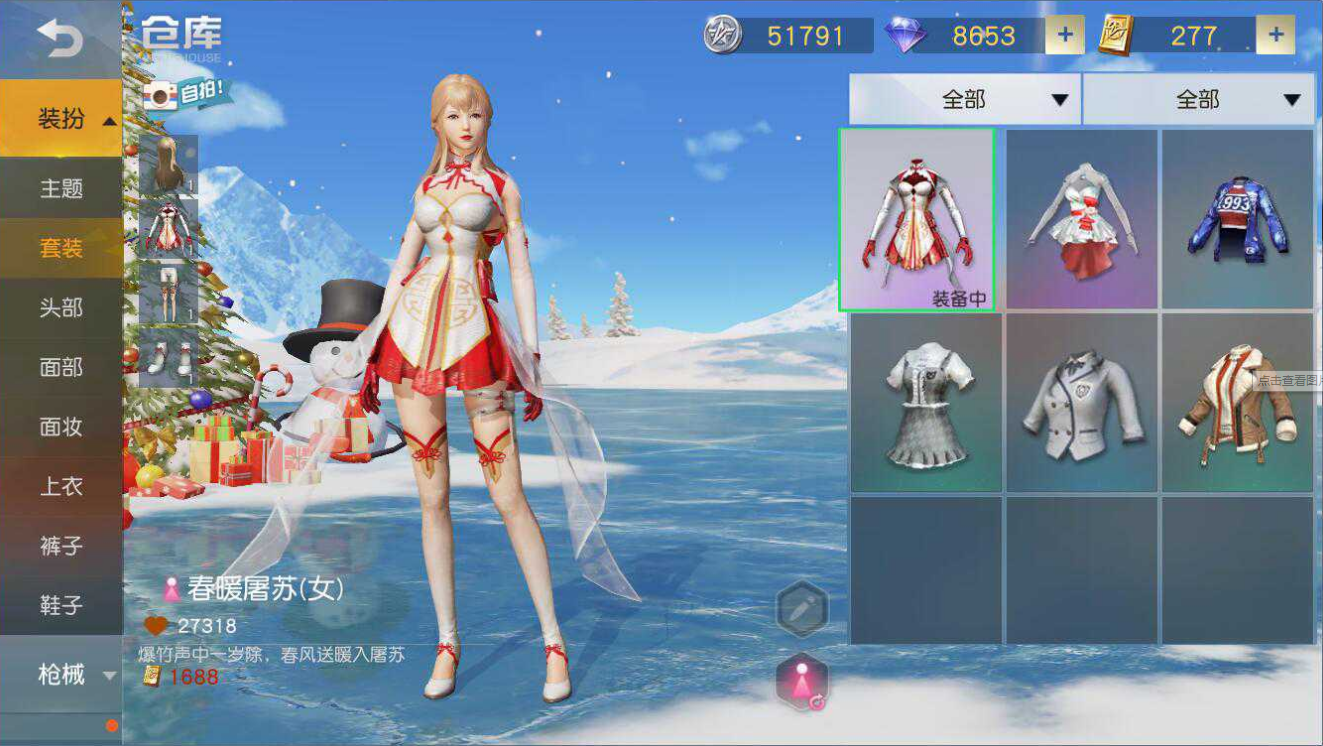Add more purple diamonds with plus button

pos(1064,36)
